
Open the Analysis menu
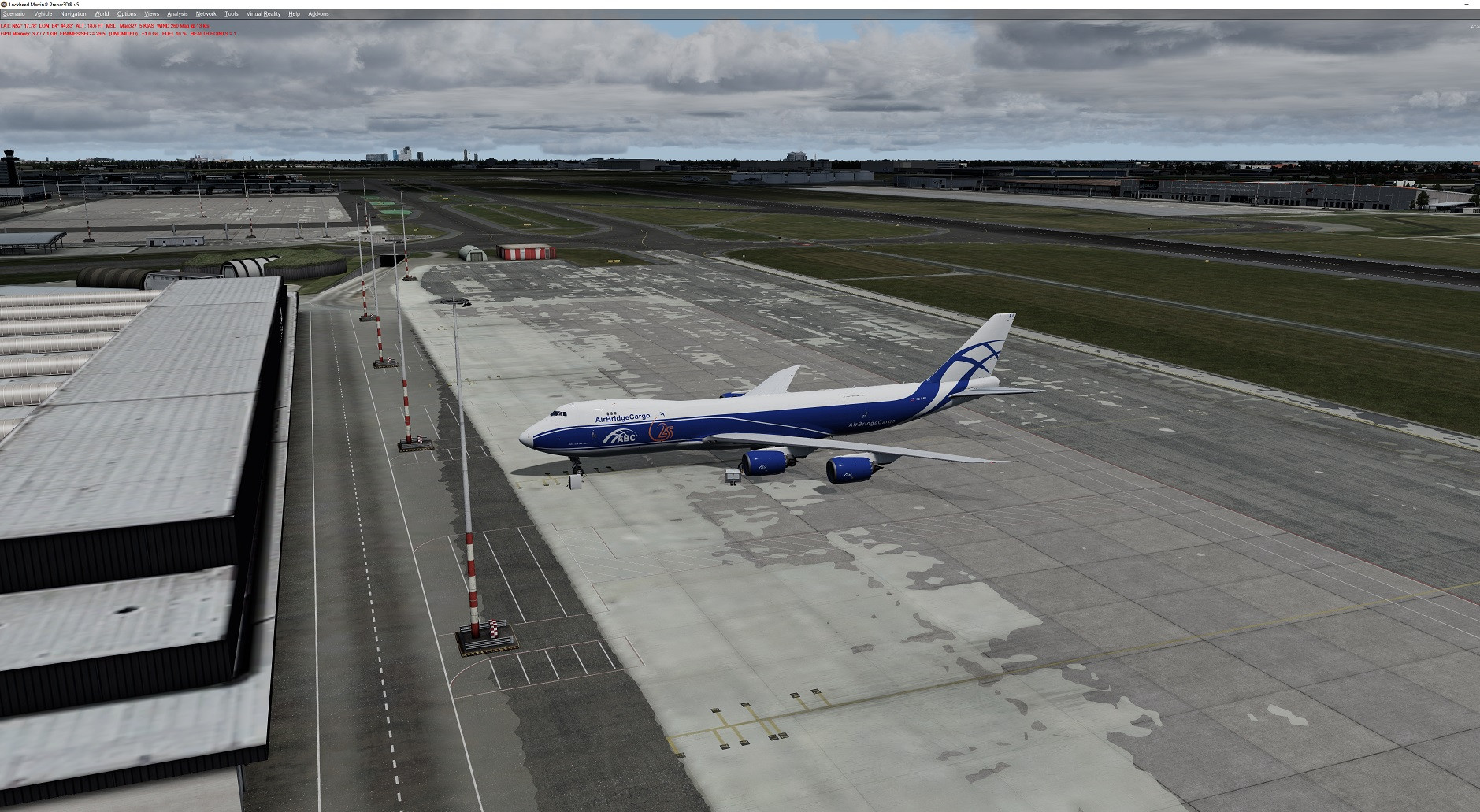pyautogui.click(x=176, y=13)
